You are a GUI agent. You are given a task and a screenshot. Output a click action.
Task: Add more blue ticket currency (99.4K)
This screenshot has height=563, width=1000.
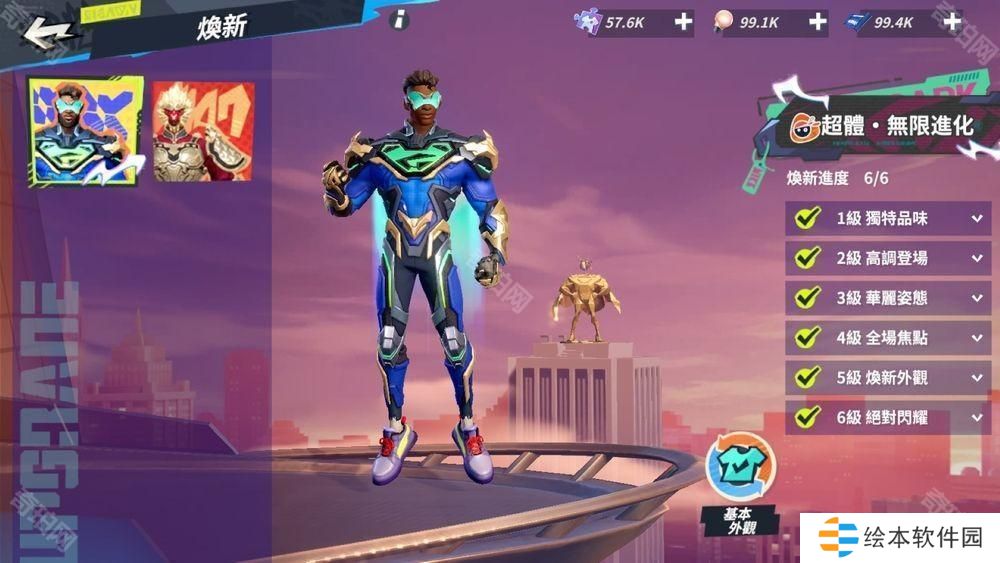[952, 22]
